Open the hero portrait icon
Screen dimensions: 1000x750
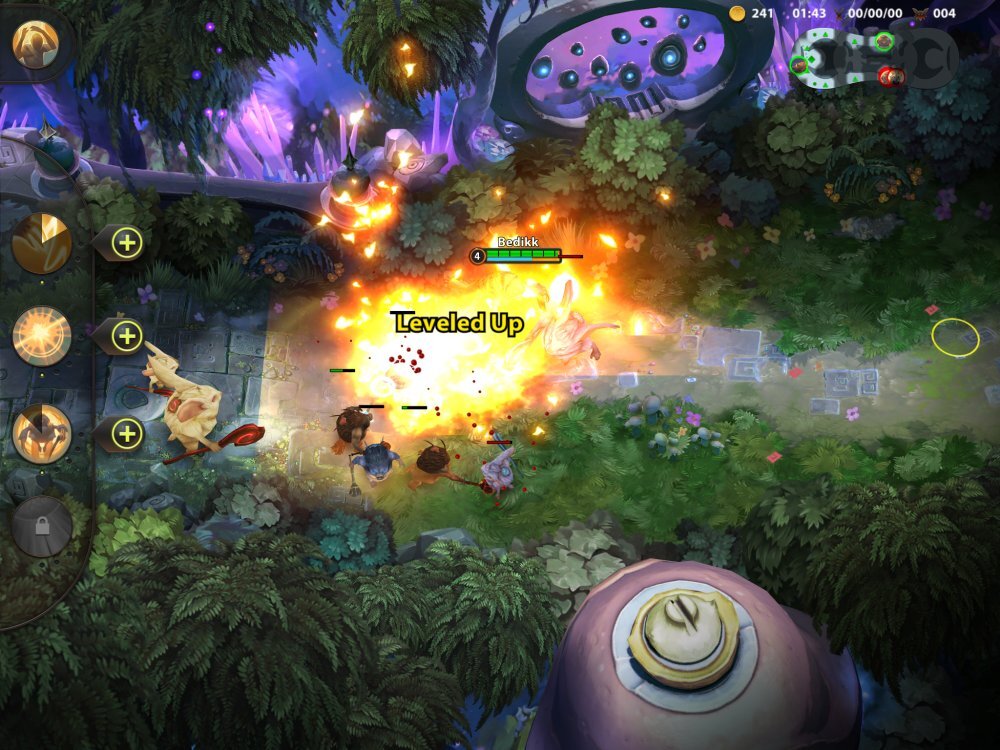coord(36,43)
